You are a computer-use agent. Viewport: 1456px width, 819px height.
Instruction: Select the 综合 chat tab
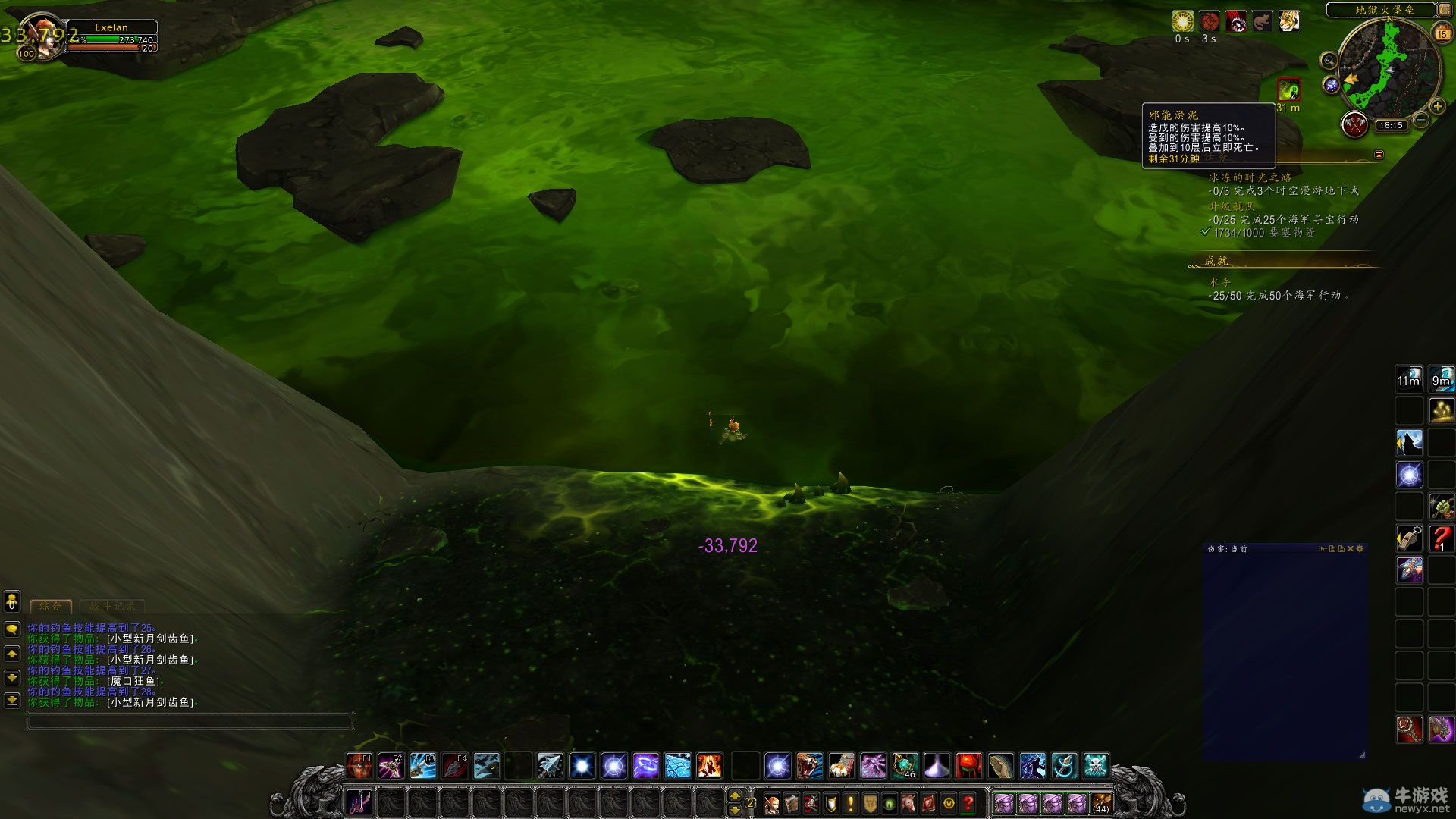[51, 606]
